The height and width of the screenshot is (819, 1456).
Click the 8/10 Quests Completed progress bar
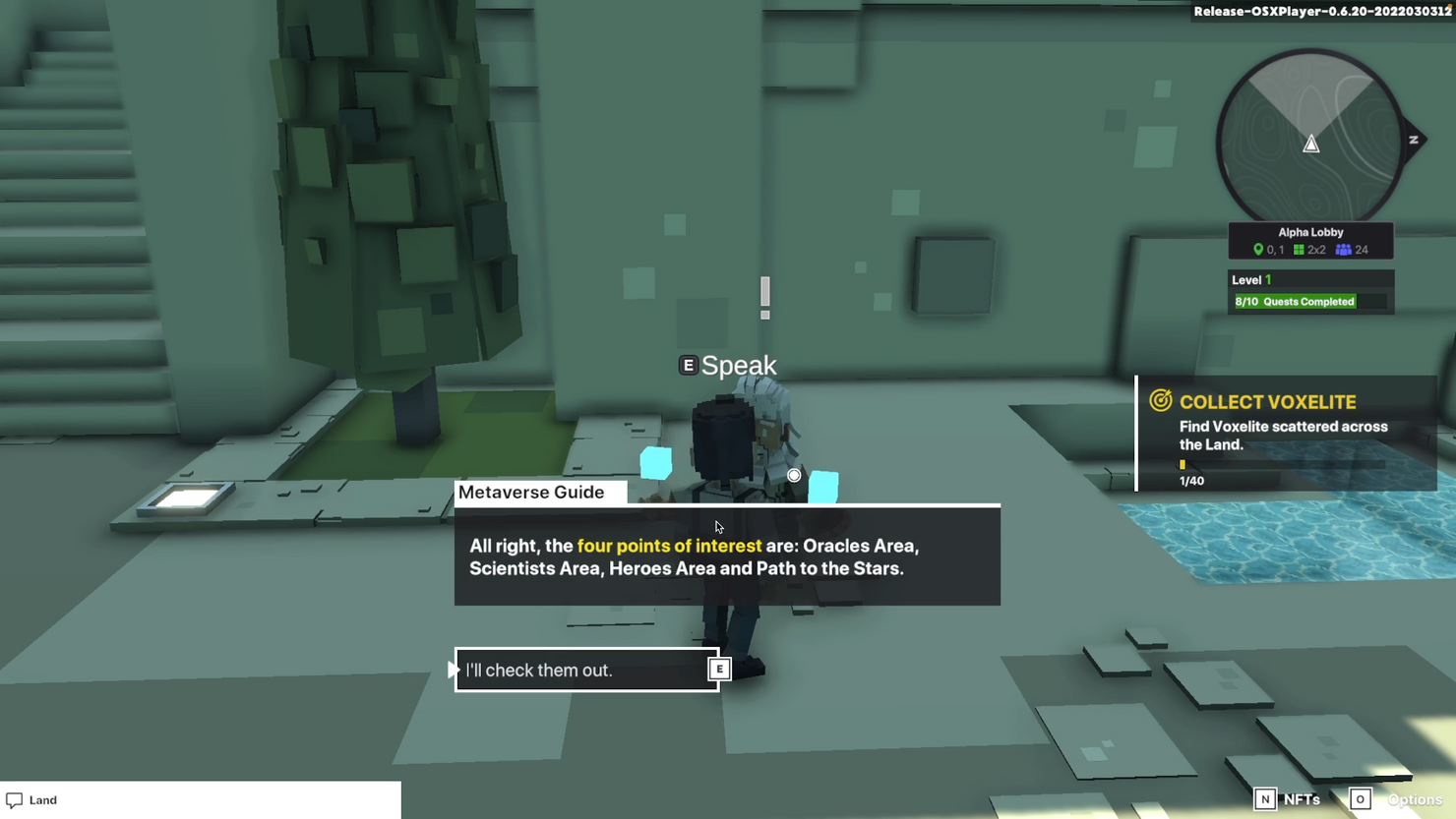click(x=1296, y=301)
